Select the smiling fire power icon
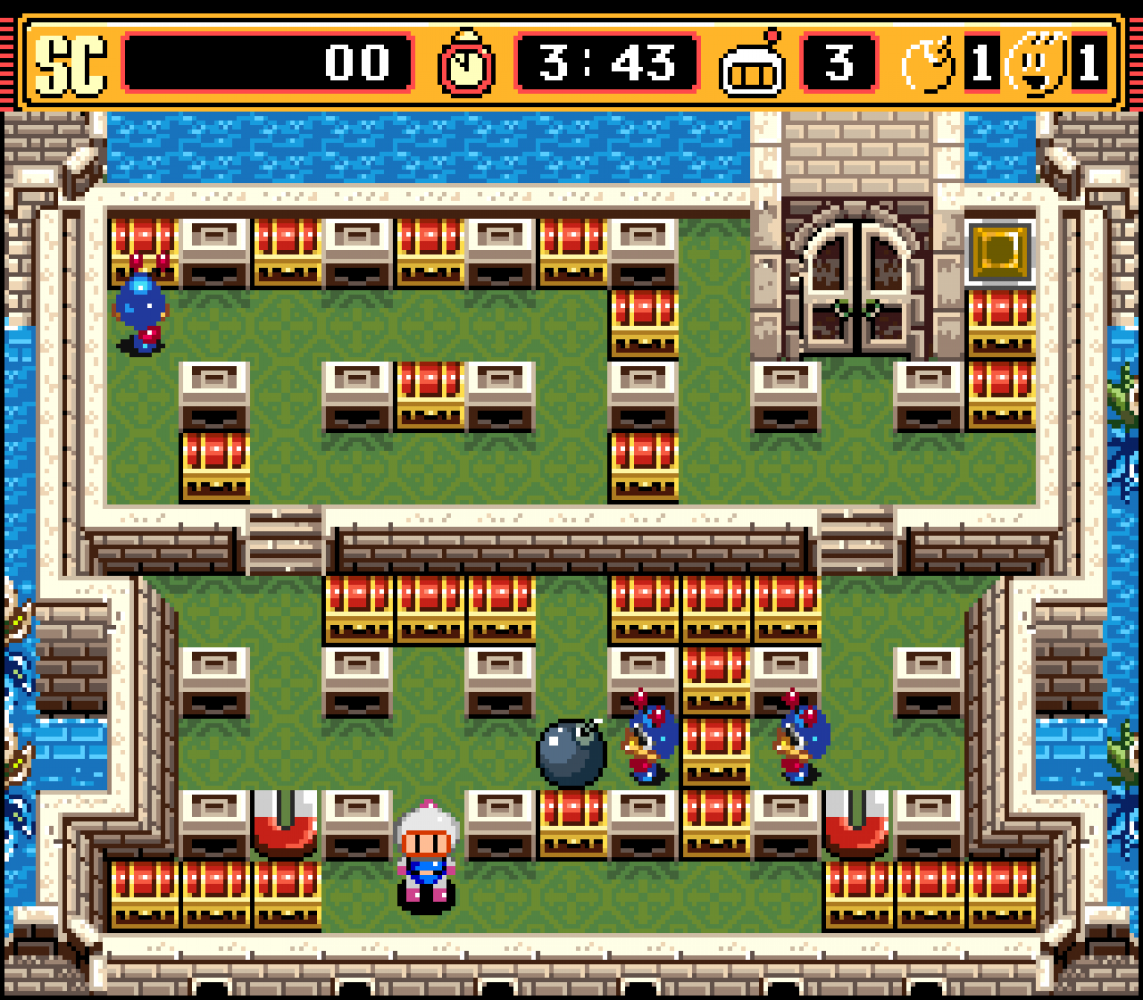This screenshot has height=1000, width=1143. [1036, 64]
